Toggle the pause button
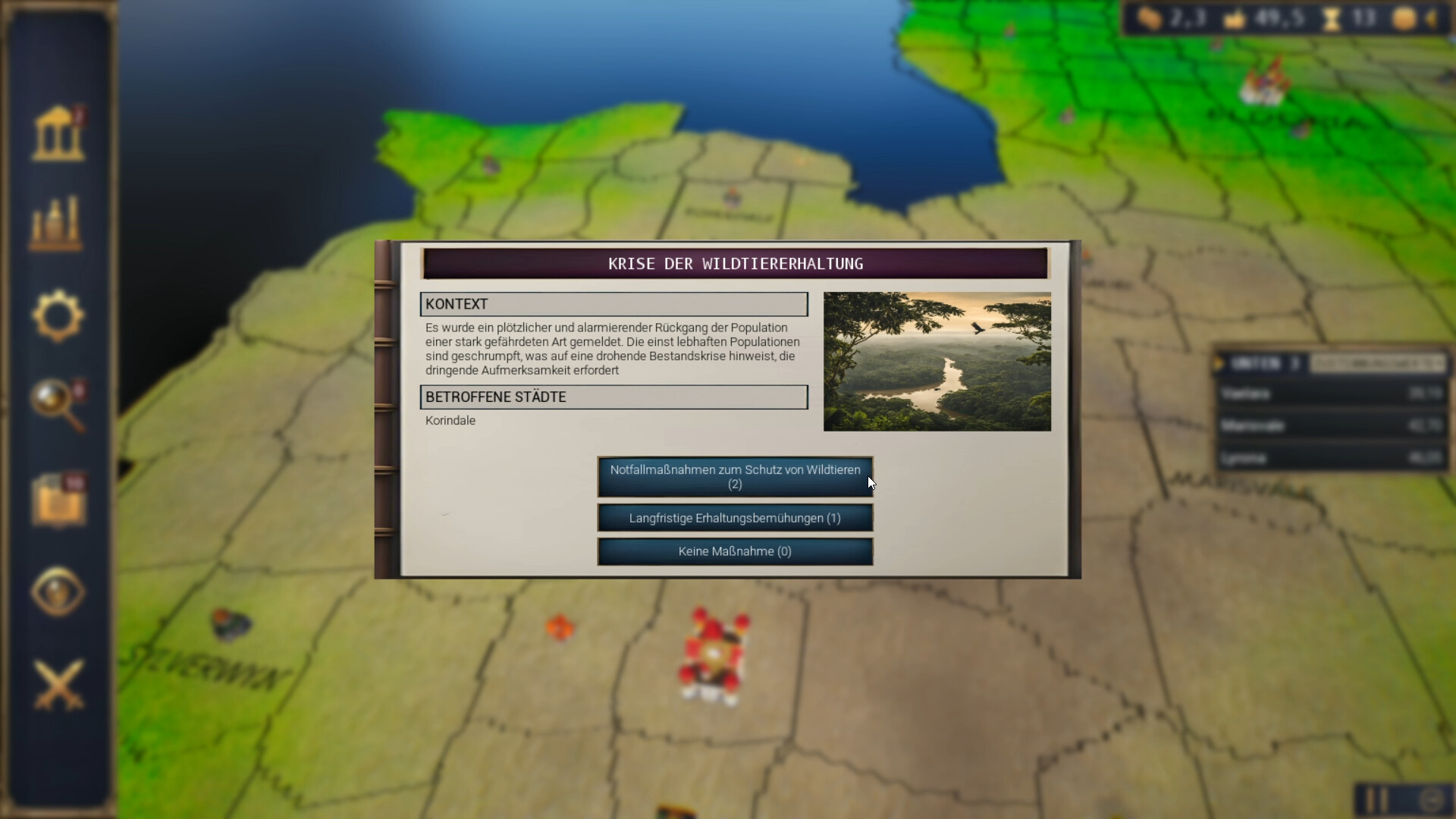The width and height of the screenshot is (1456, 819). 1376,799
